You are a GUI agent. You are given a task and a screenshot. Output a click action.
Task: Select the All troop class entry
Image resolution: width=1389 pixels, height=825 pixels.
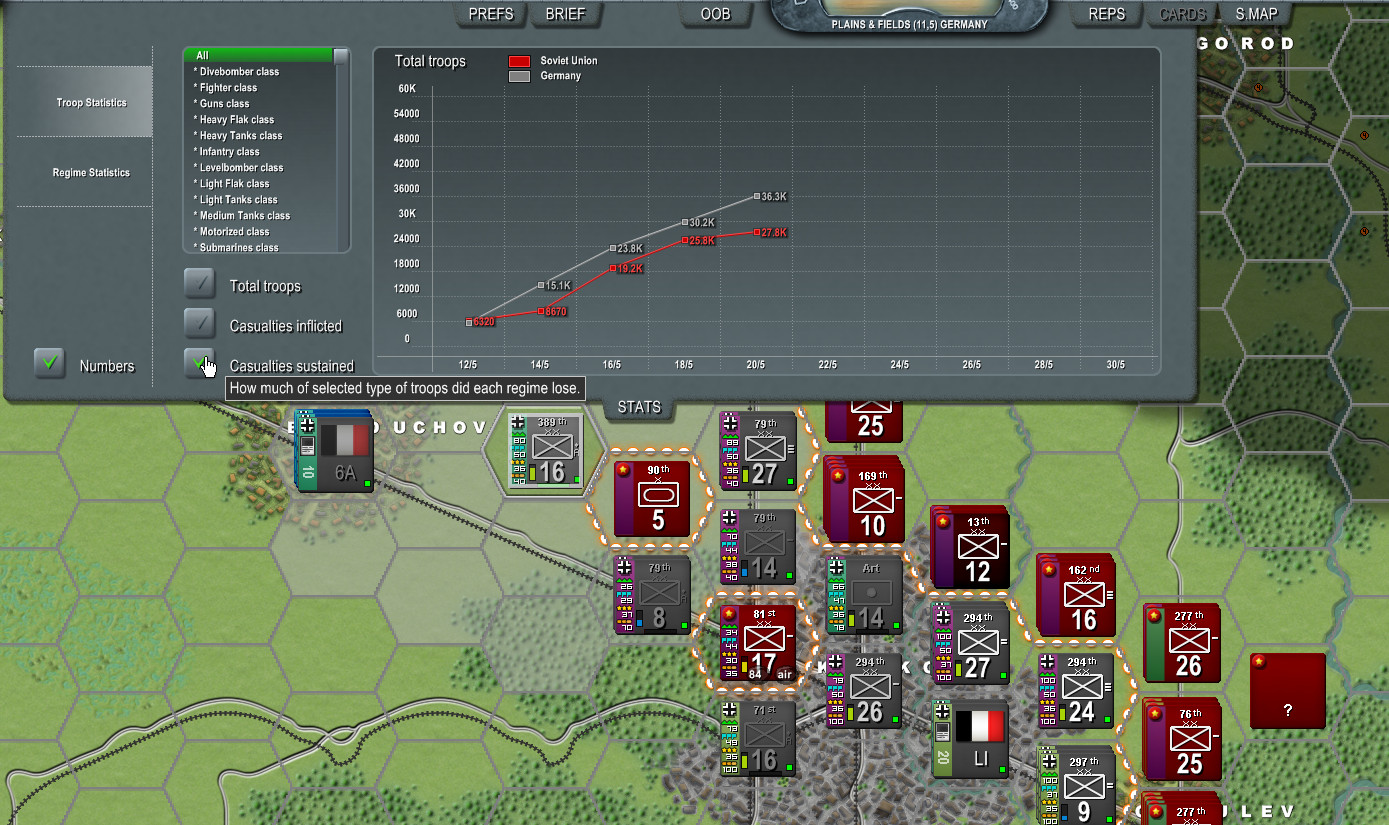260,55
